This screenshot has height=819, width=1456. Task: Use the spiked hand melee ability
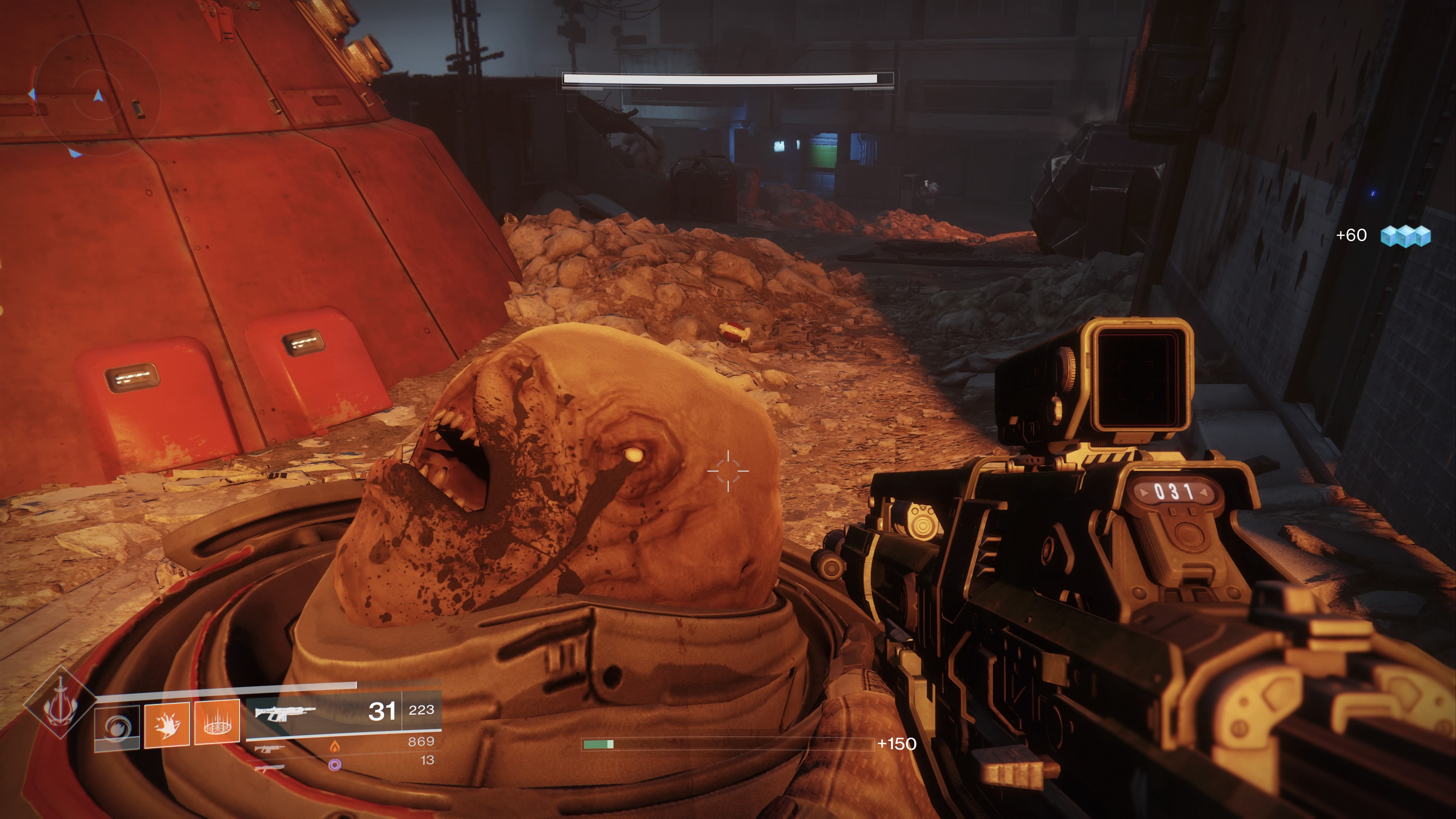[x=167, y=725]
